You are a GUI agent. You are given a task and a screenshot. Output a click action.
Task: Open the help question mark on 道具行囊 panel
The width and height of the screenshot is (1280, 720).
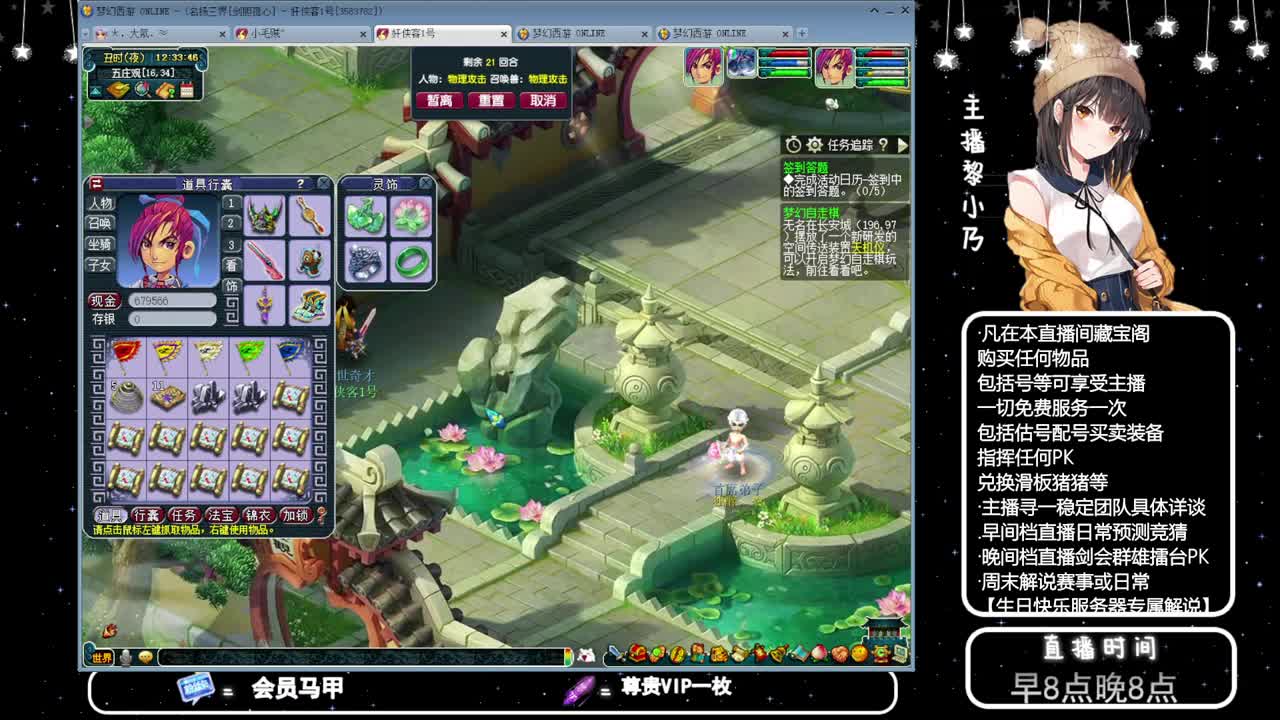coord(301,183)
